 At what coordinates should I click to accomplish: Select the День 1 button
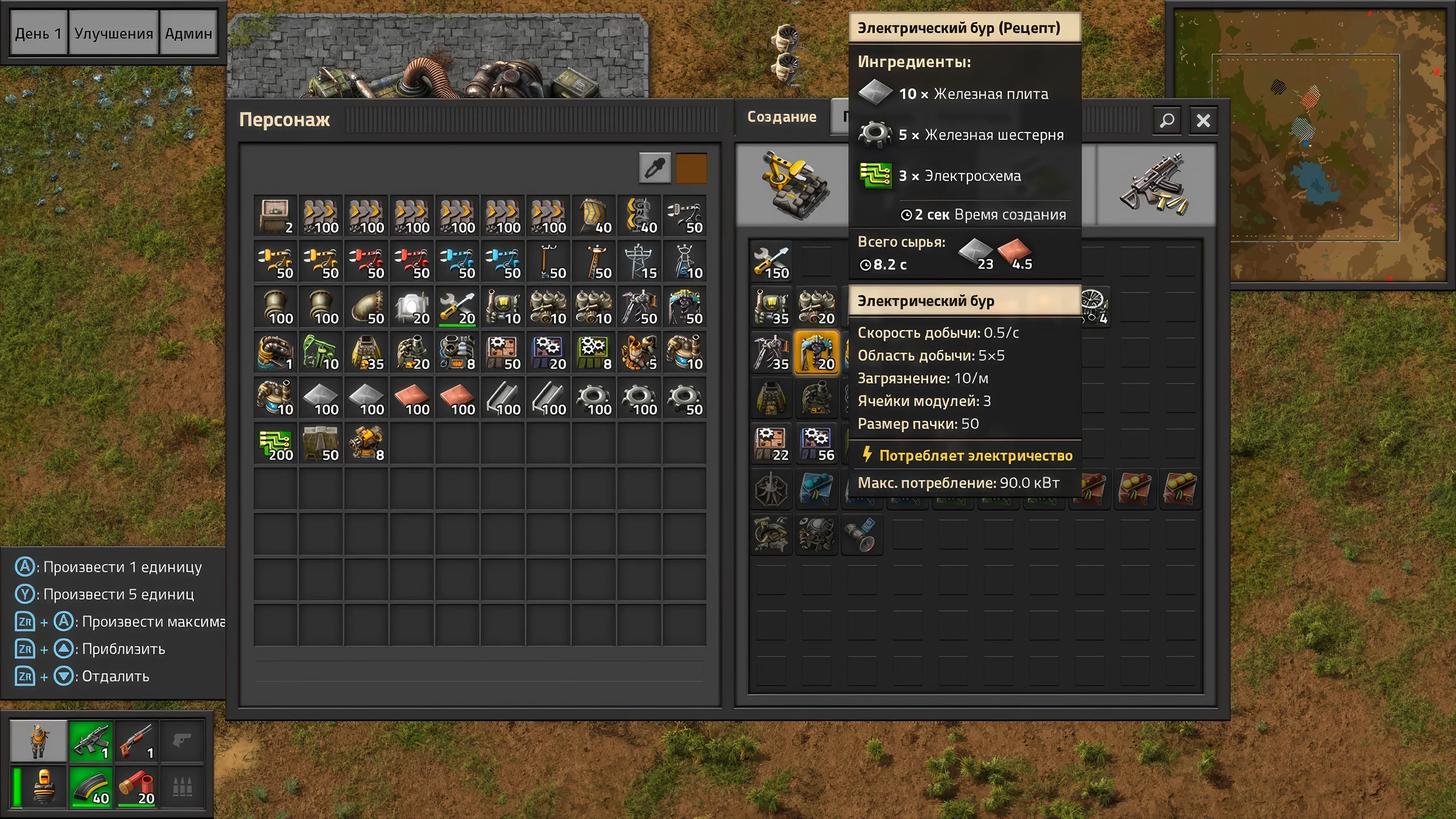pos(38,34)
